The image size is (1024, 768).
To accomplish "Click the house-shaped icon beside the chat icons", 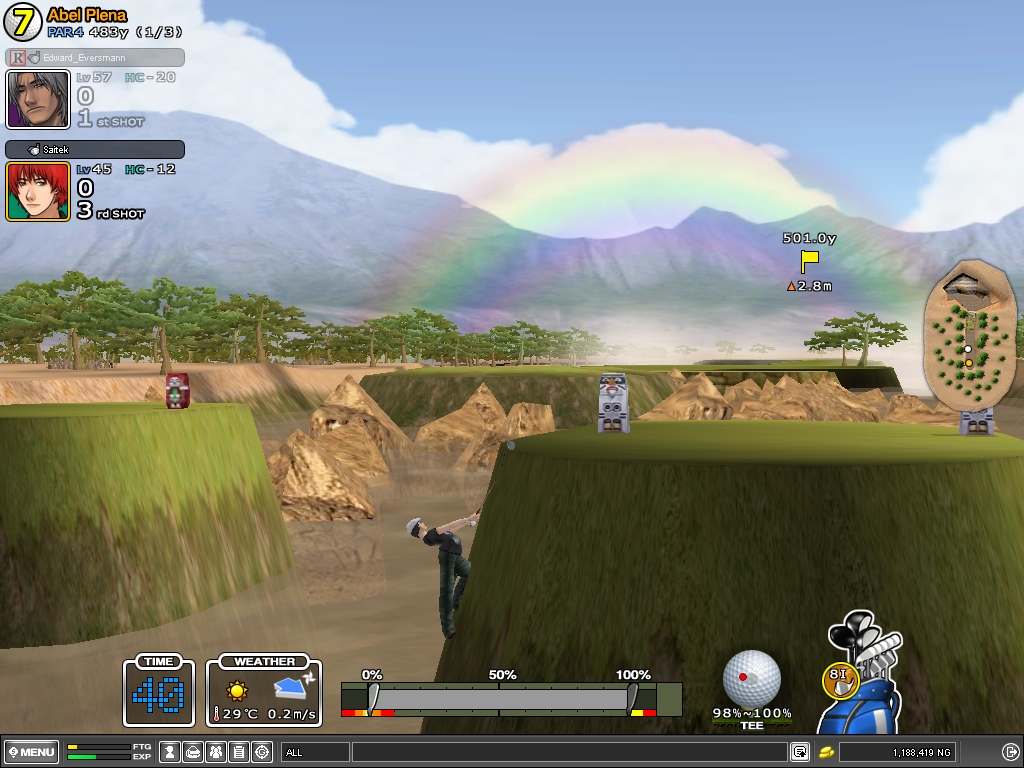I will click(x=193, y=752).
